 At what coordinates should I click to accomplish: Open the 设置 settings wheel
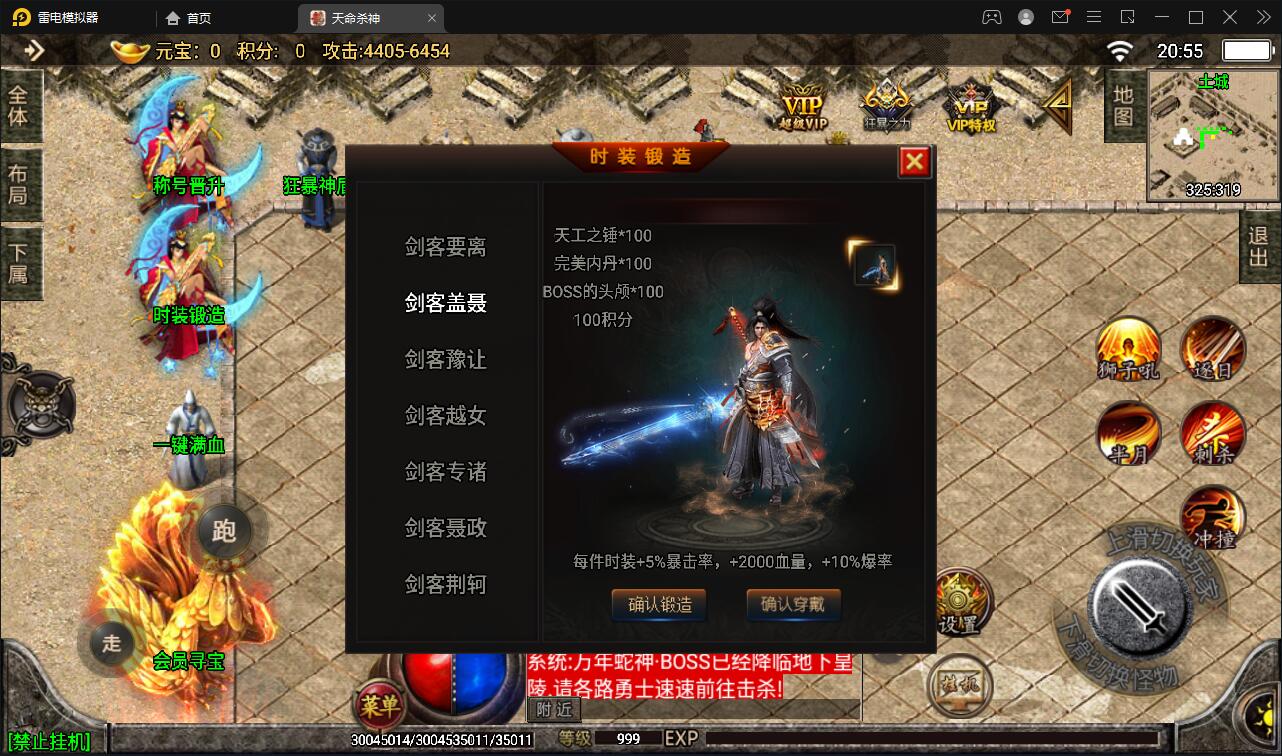(963, 600)
